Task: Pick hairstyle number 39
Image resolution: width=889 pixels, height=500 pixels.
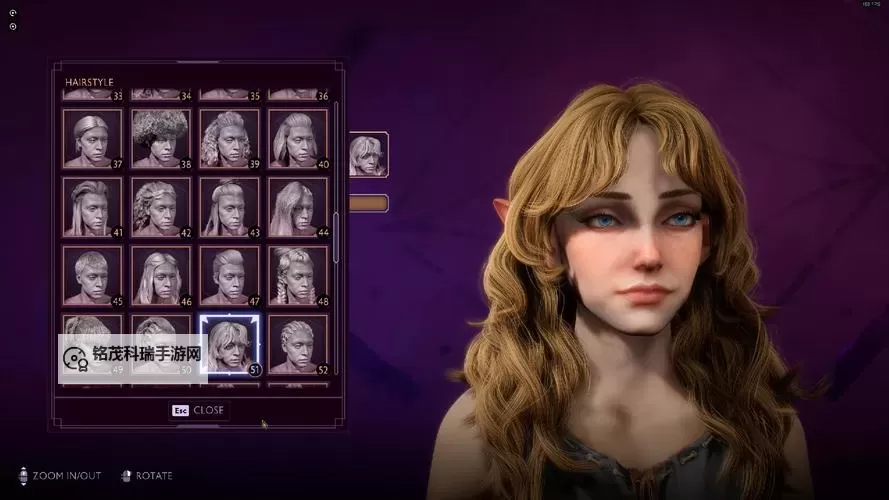Action: point(229,138)
